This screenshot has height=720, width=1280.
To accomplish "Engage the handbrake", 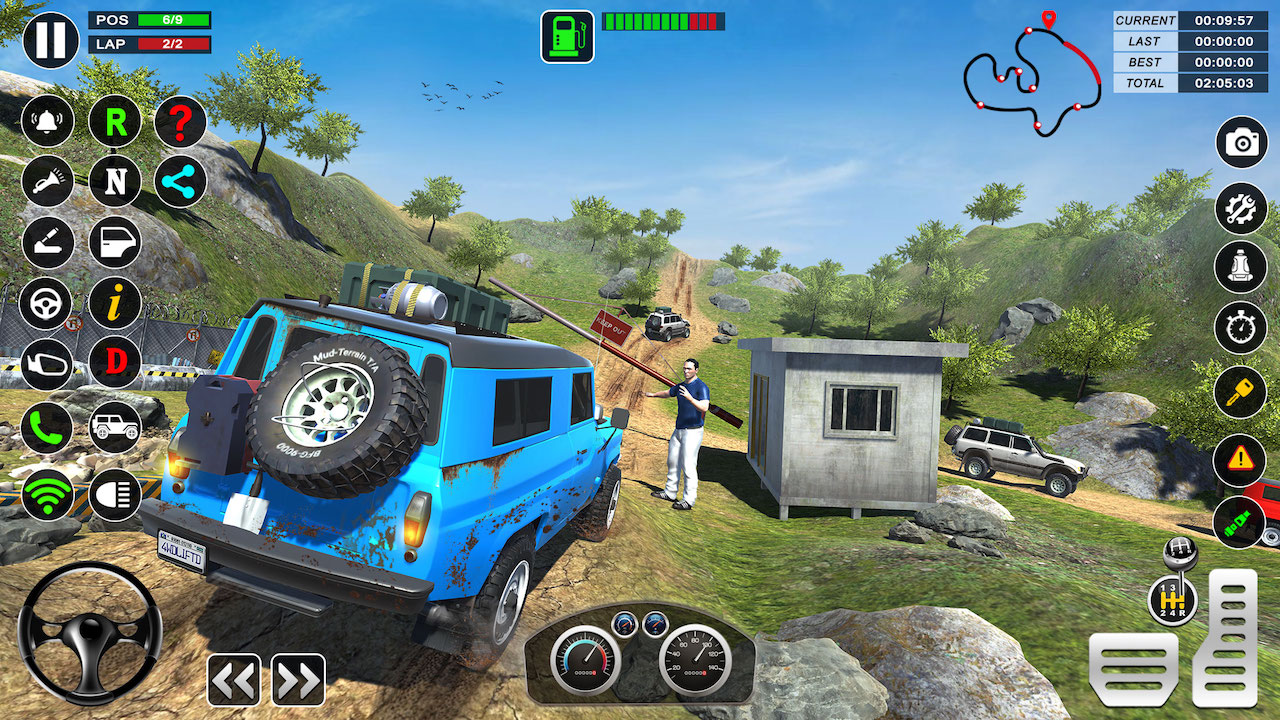I will click(47, 242).
